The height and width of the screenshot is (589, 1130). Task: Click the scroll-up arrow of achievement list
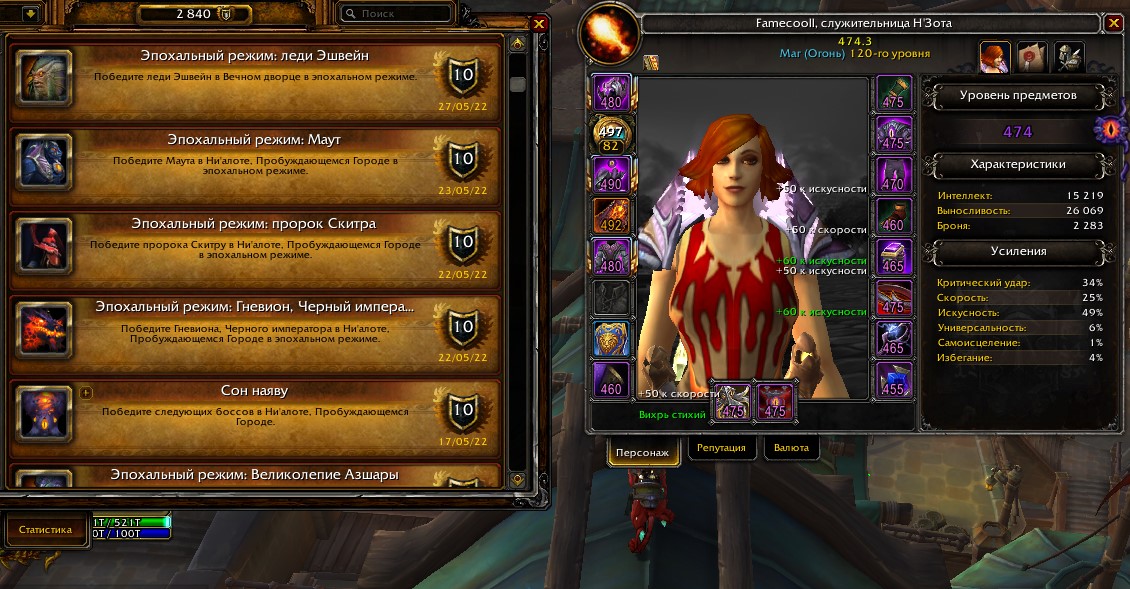(517, 45)
